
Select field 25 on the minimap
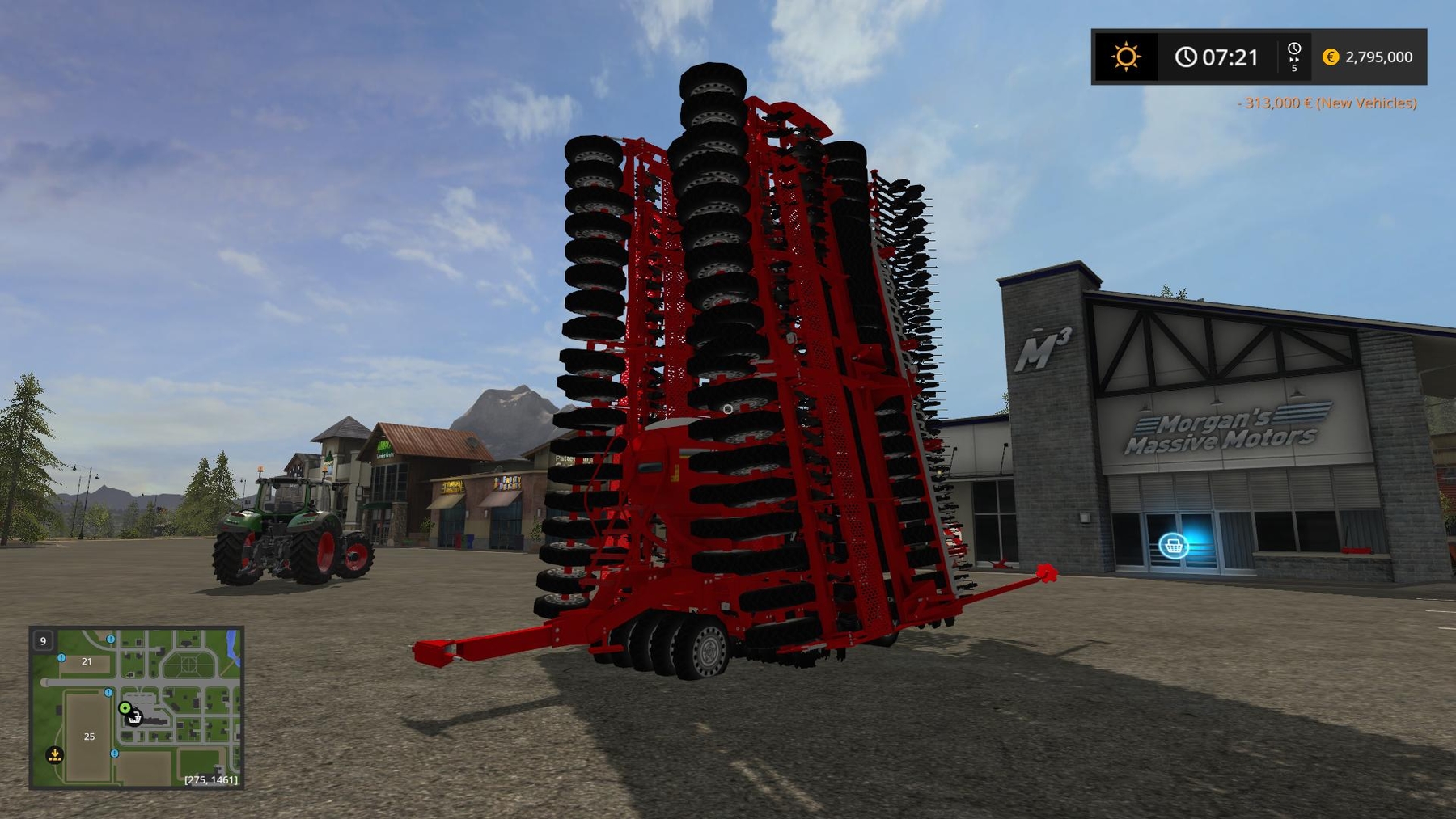[89, 736]
